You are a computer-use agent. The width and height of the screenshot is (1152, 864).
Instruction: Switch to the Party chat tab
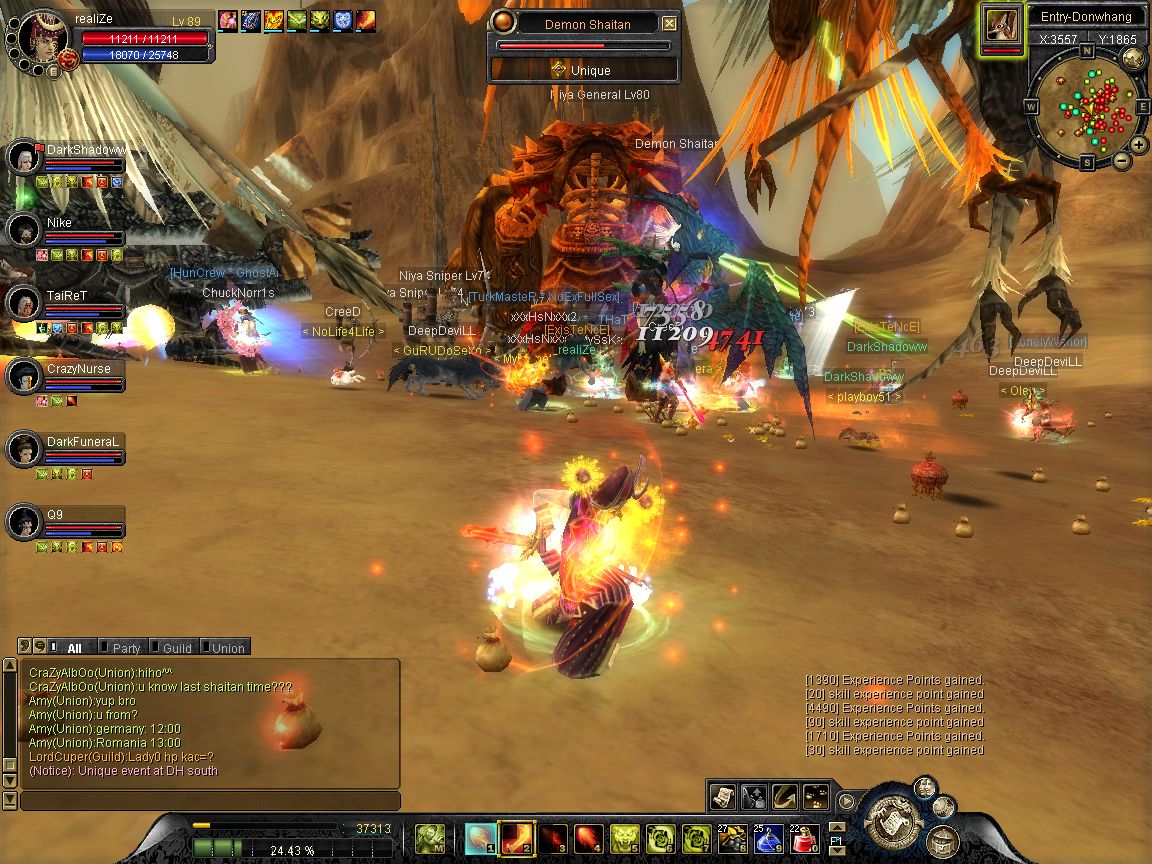(x=124, y=648)
